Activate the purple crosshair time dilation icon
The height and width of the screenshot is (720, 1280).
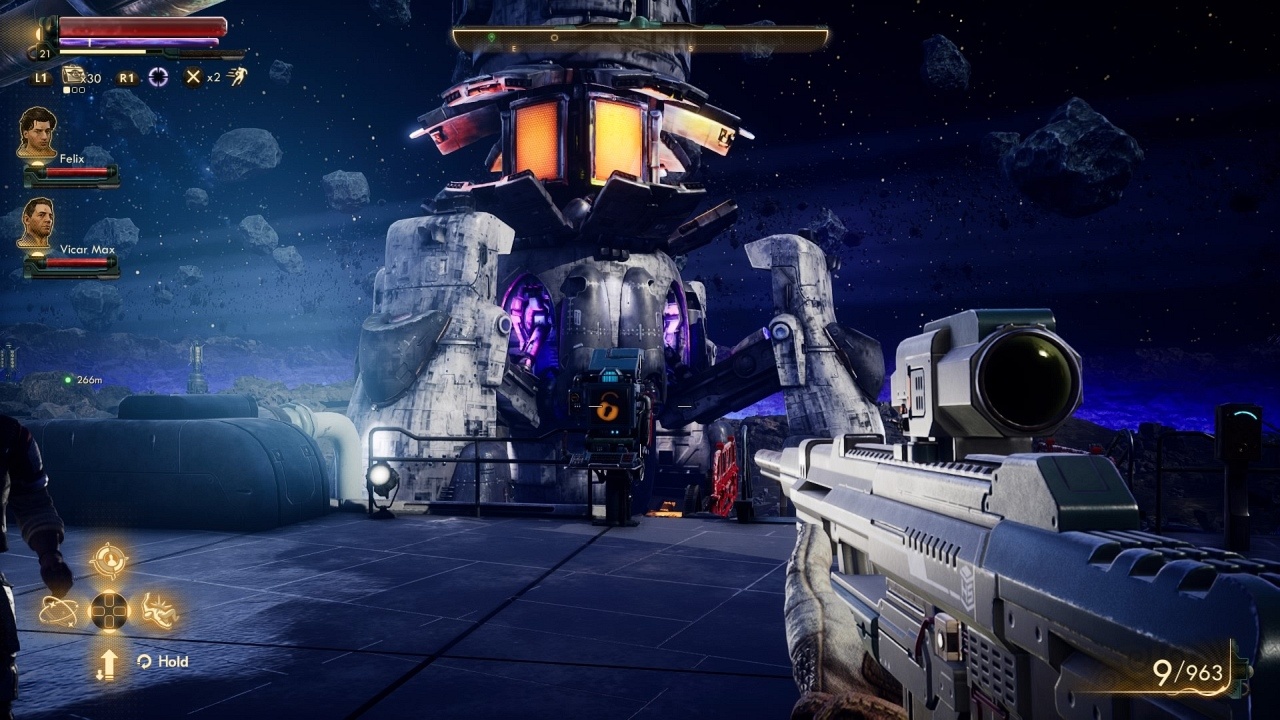pos(158,77)
